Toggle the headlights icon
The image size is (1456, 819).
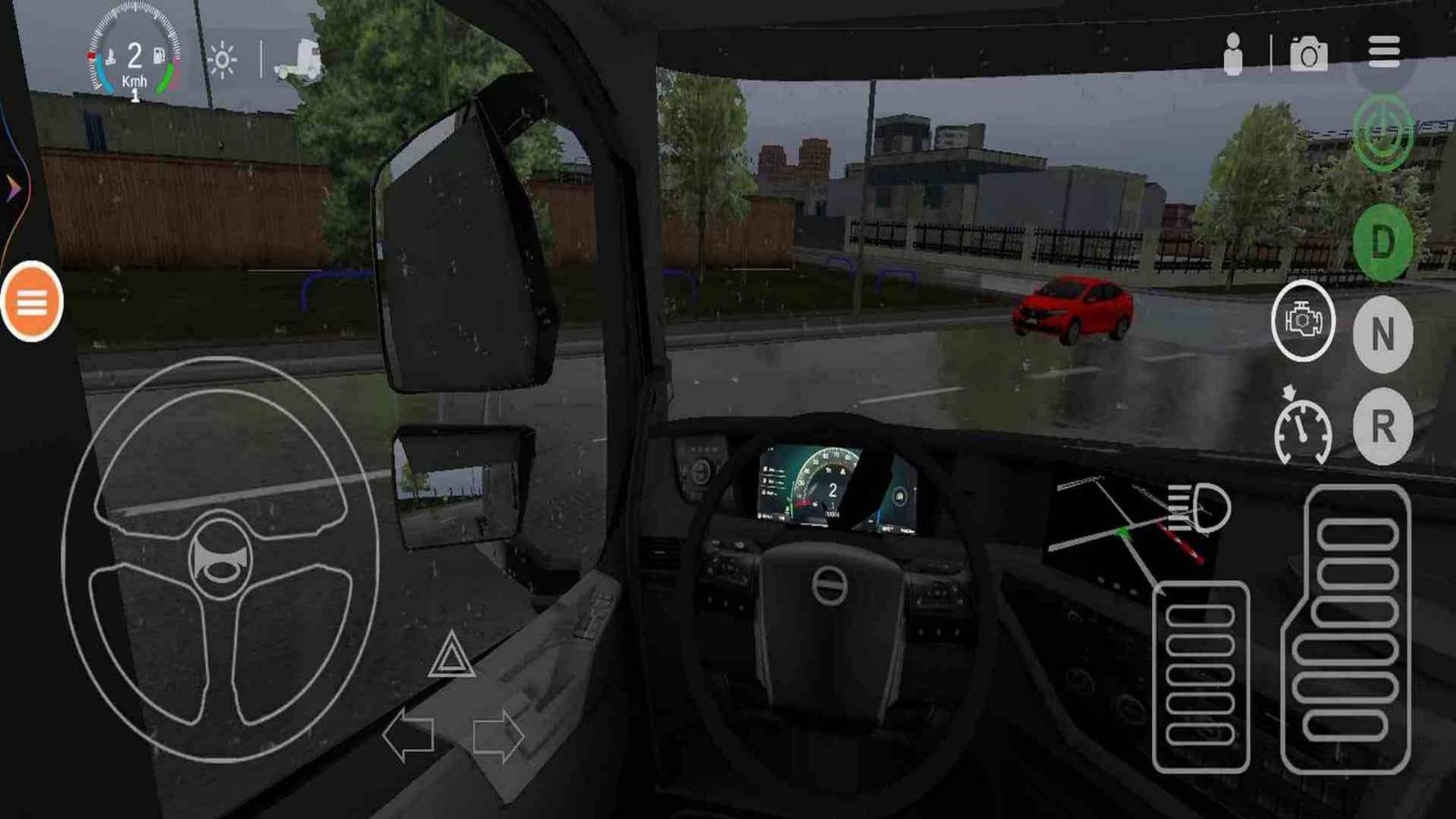1198,508
